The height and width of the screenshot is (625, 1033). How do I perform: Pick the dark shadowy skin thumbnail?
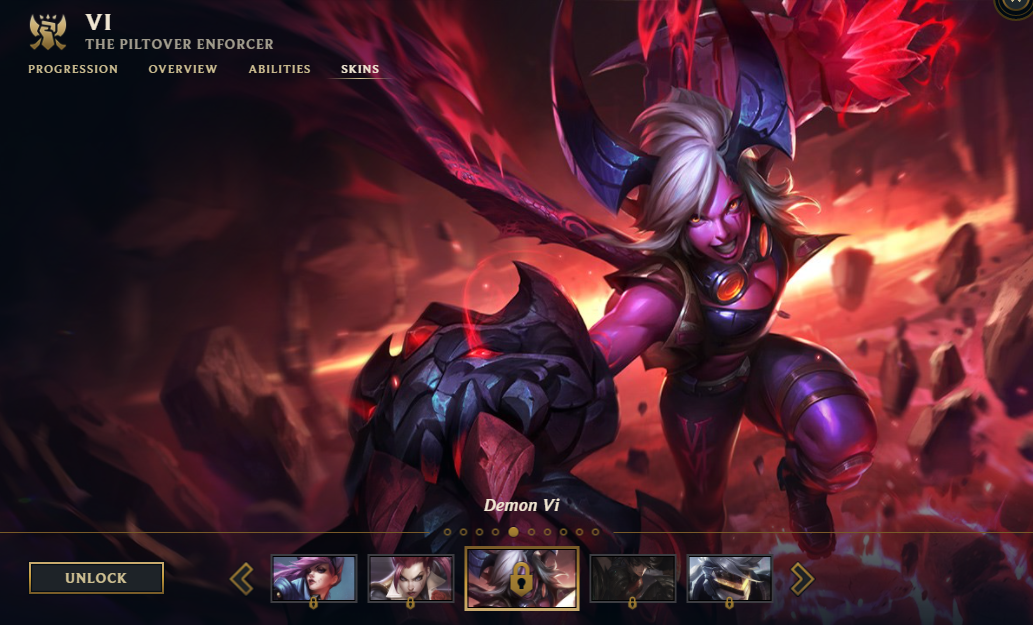(632, 578)
